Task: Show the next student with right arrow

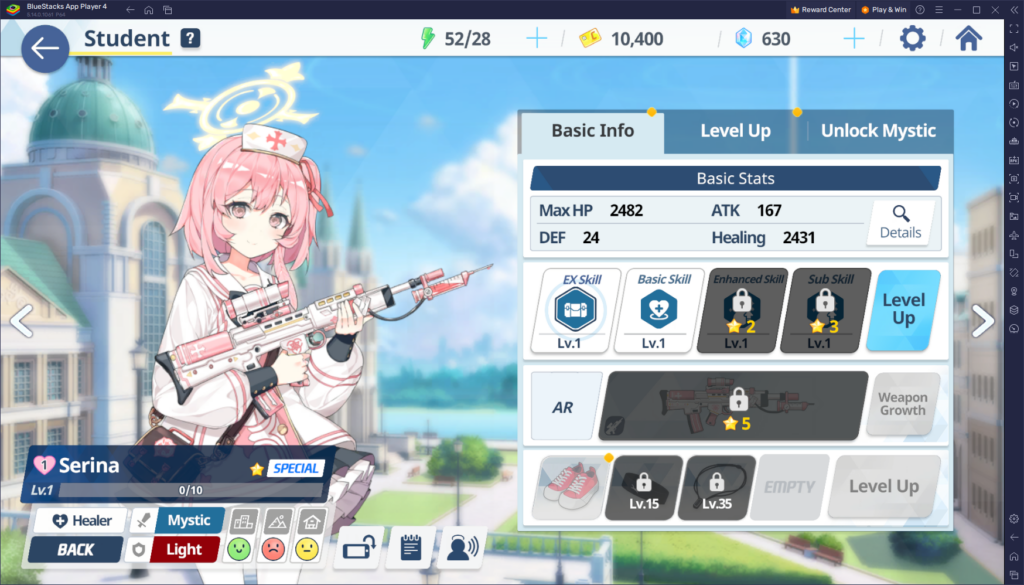Action: 983,320
